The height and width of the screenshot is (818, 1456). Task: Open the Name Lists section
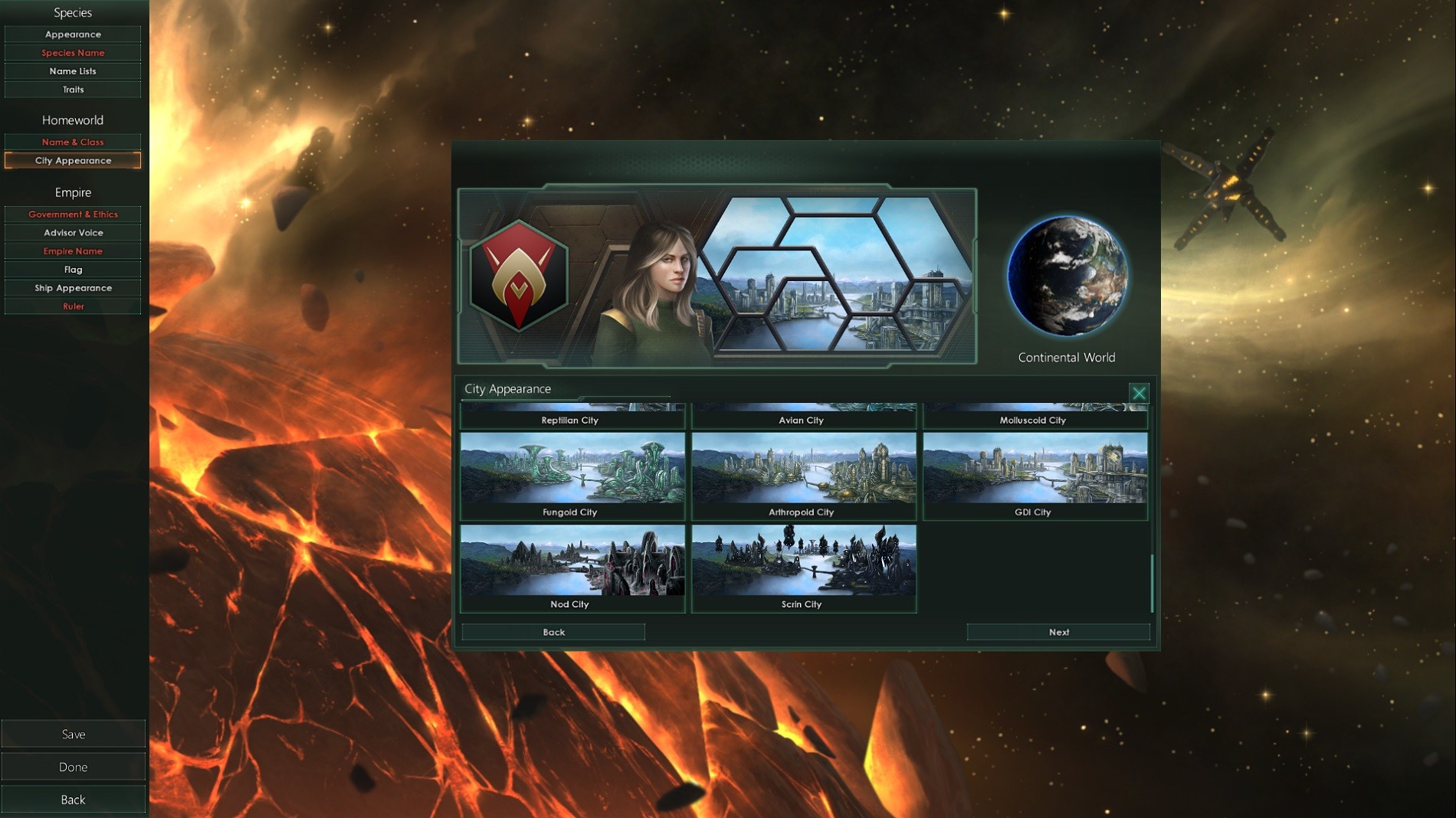73,71
